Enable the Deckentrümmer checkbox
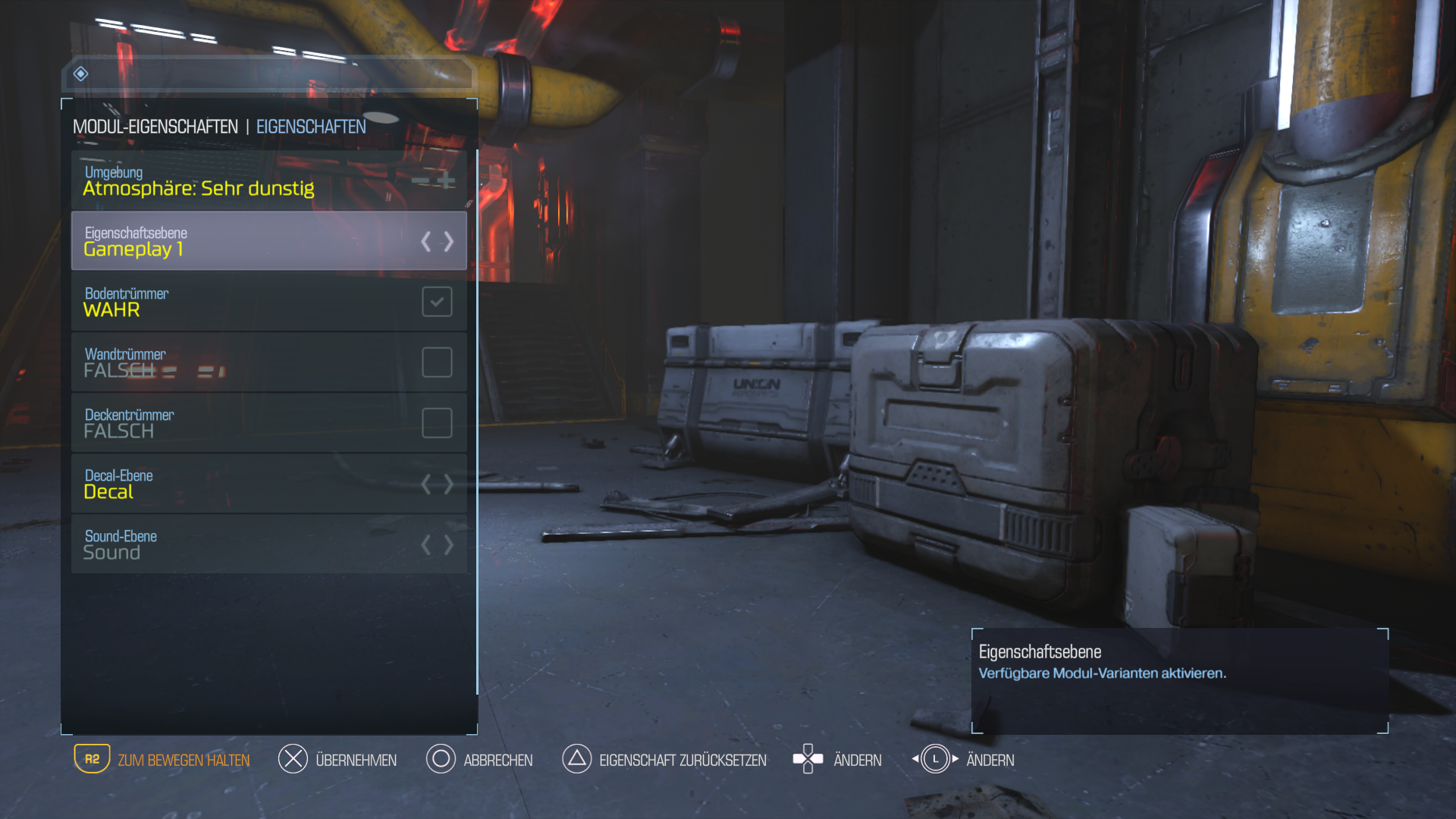The width and height of the screenshot is (1456, 819). tap(437, 423)
